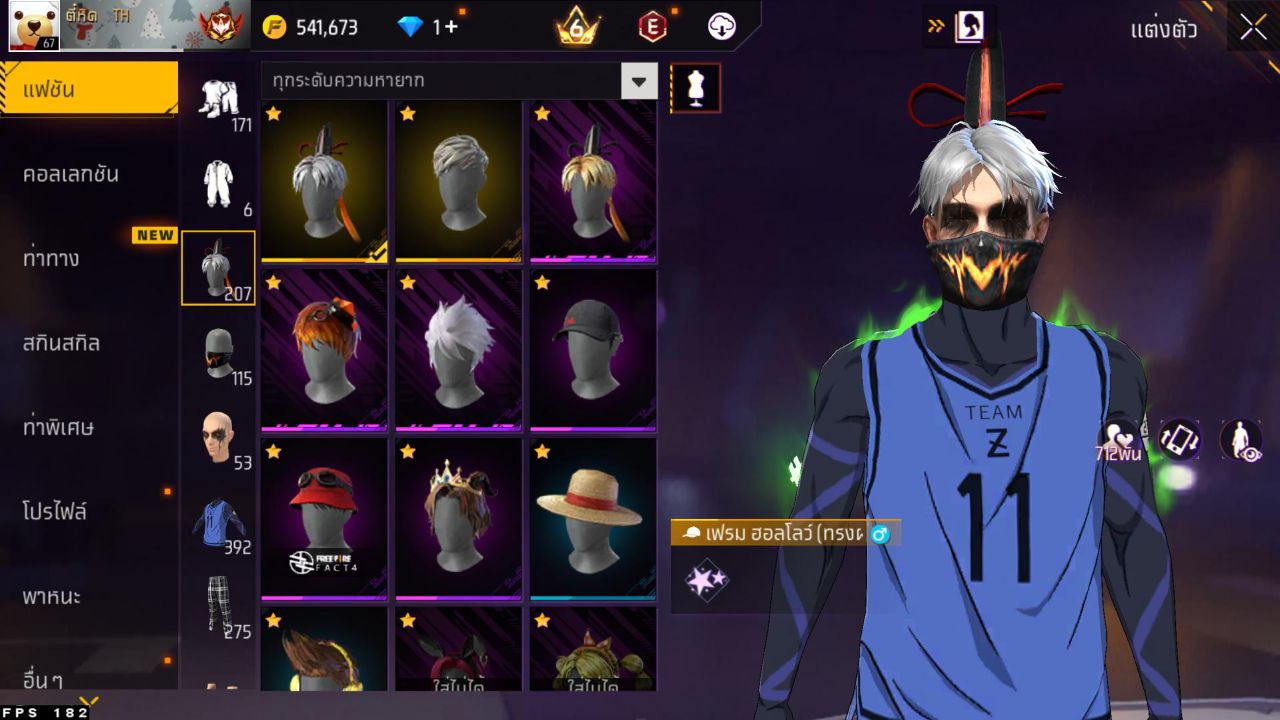
Task: Go to the โปรไฟล์ tab
Action: tap(55, 512)
